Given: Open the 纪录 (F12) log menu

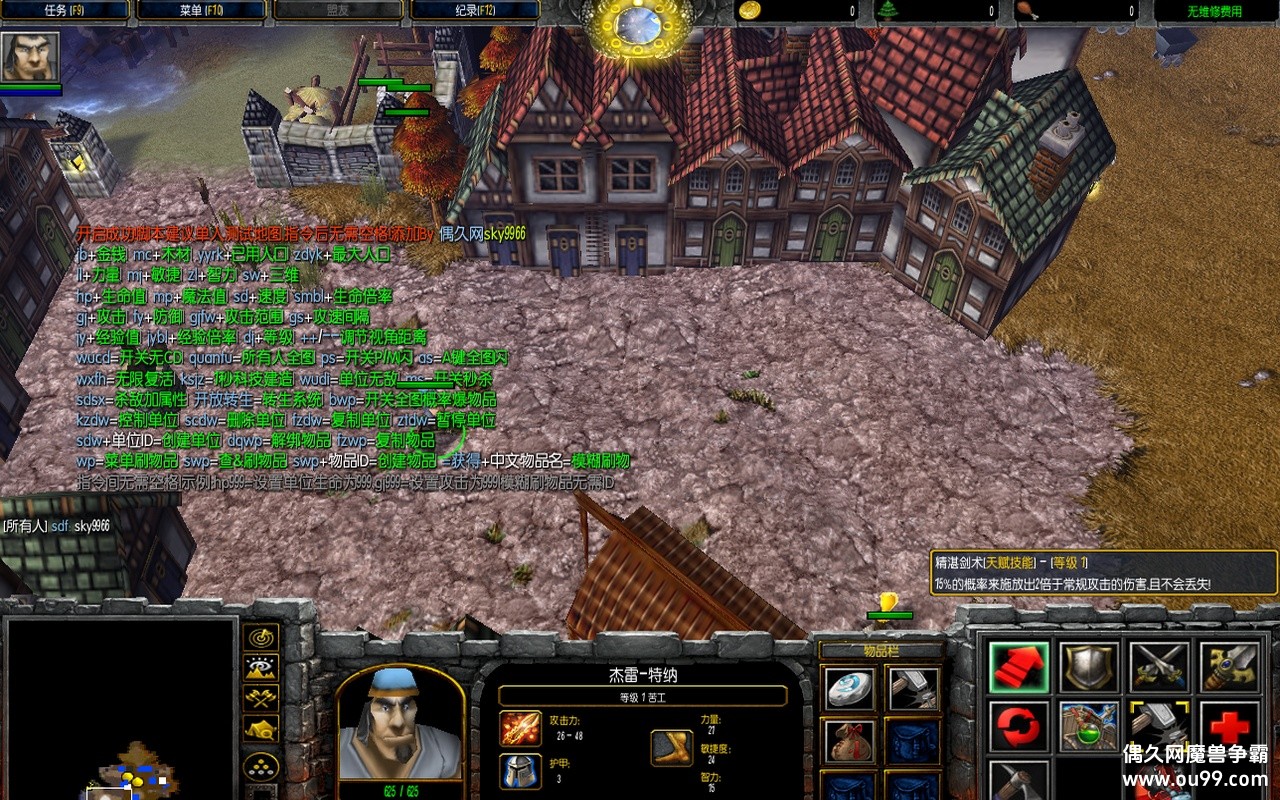Looking at the screenshot, I should coord(475,11).
